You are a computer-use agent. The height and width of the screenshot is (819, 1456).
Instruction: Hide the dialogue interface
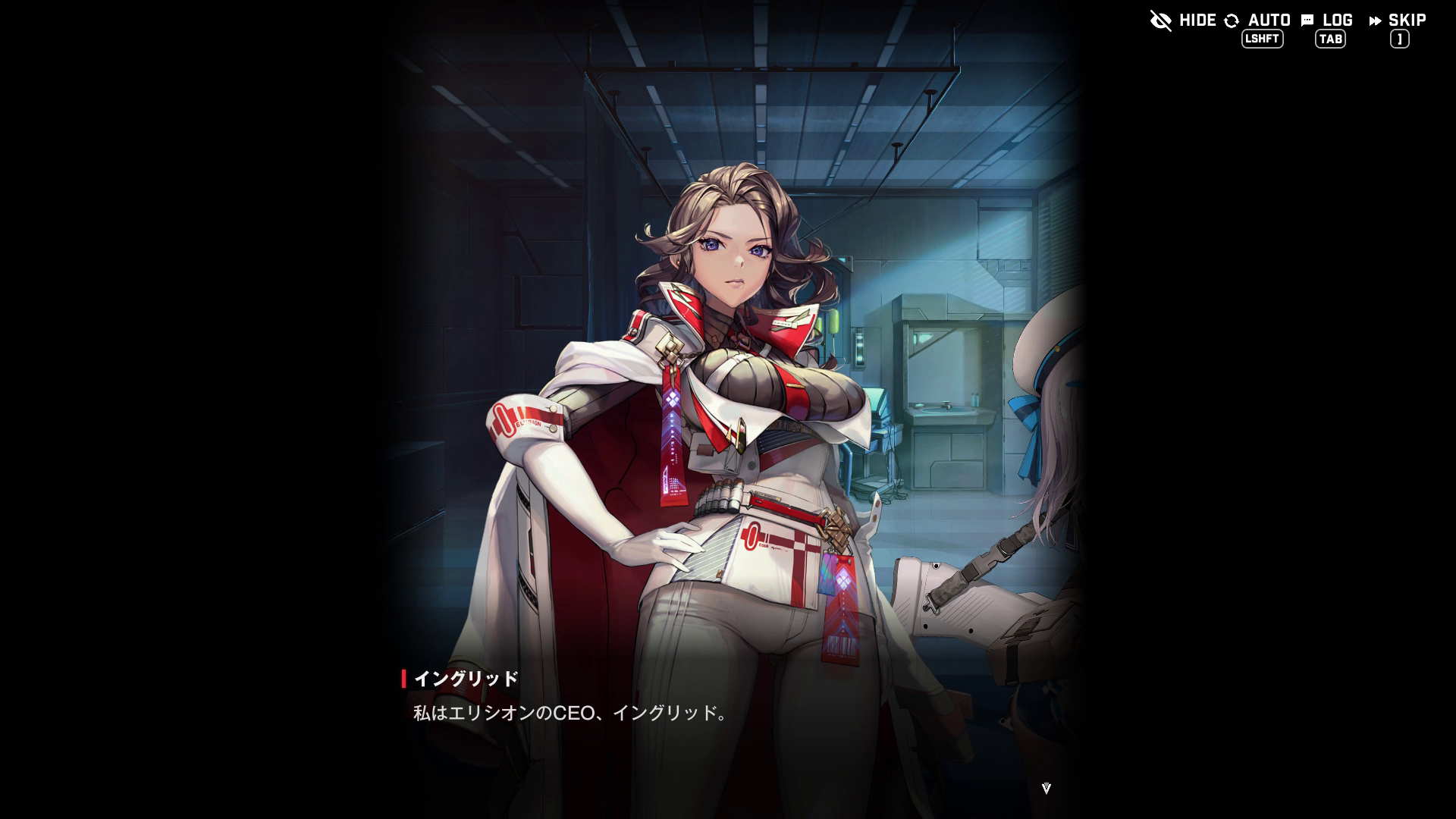pyautogui.click(x=1182, y=20)
